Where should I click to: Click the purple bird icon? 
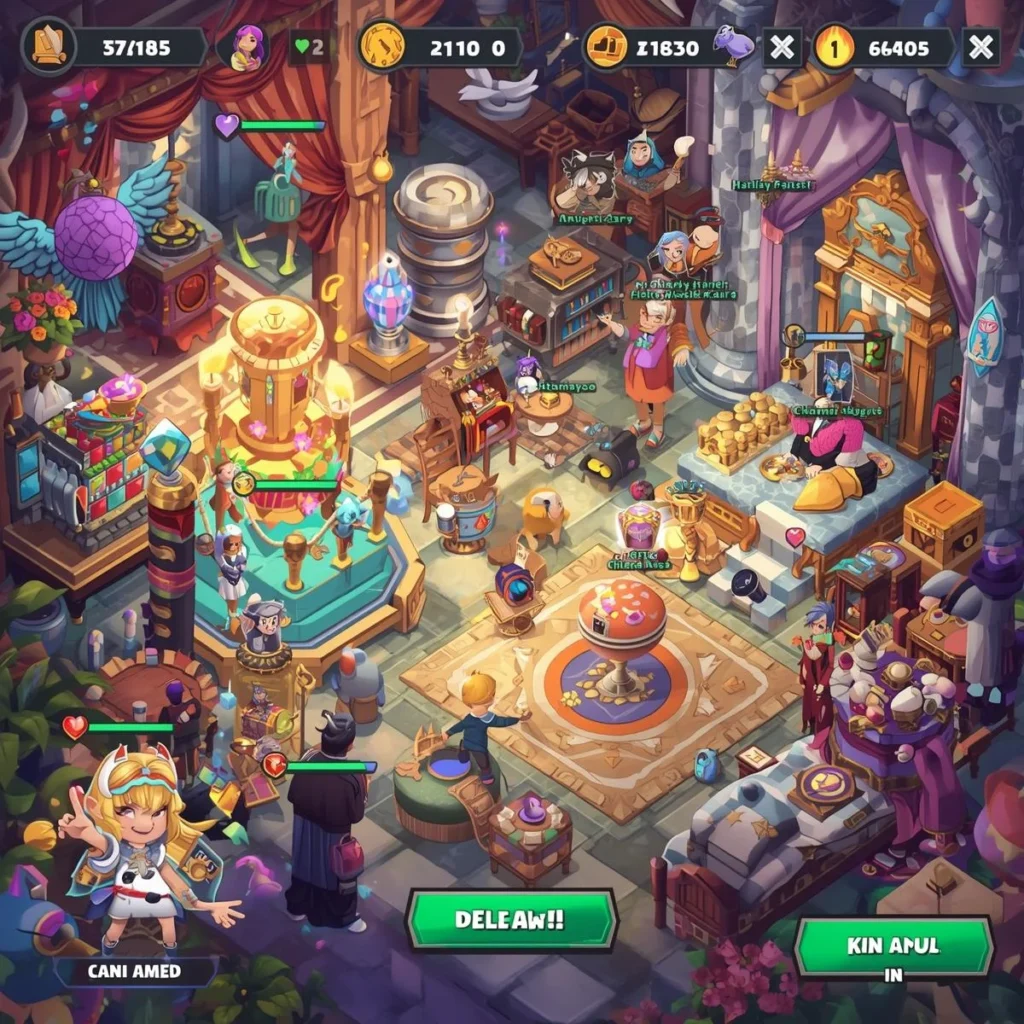tap(733, 45)
